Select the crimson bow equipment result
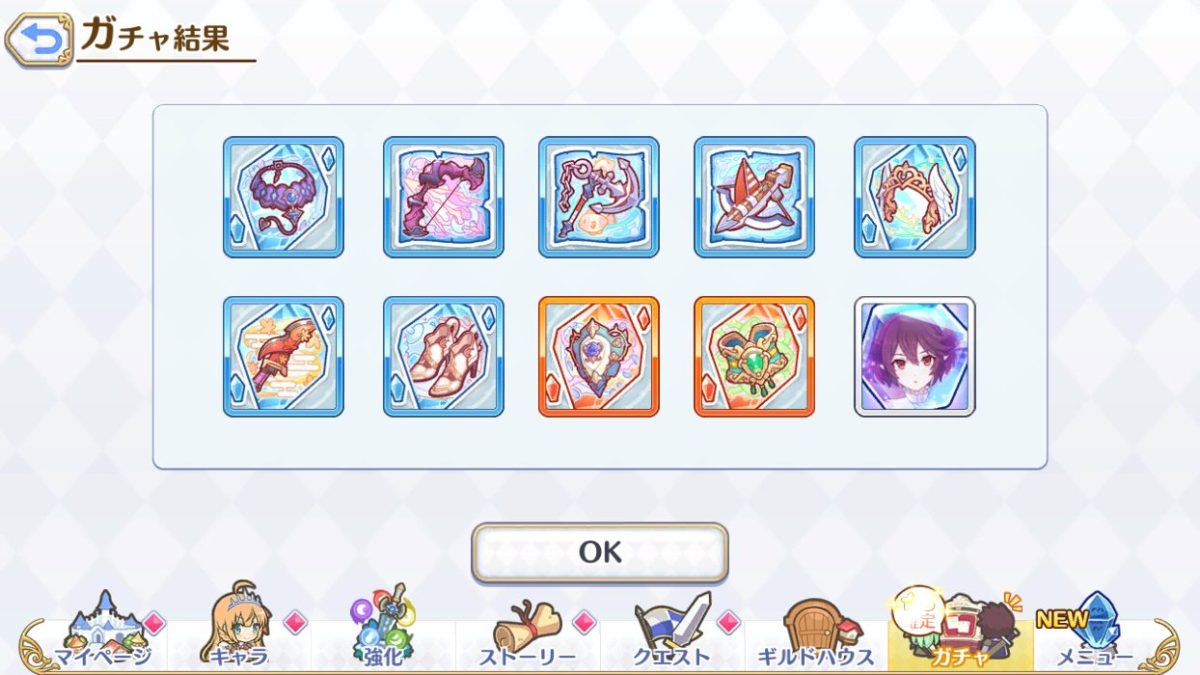The height and width of the screenshot is (675, 1200). coord(443,197)
